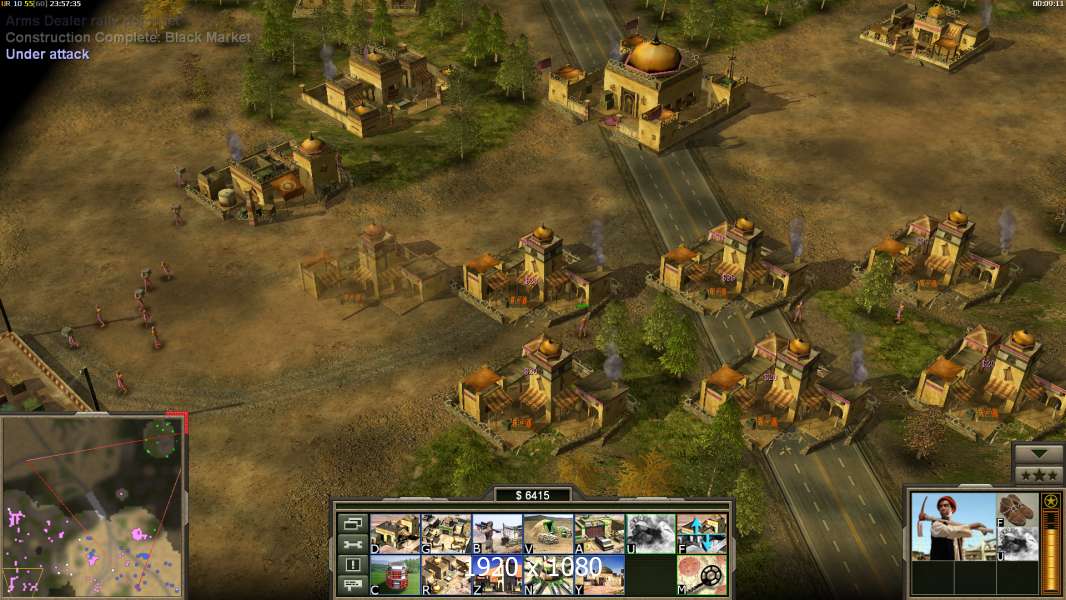The image size is (1066, 600).
Task: Activate the metal detector icon M
Action: [701, 575]
